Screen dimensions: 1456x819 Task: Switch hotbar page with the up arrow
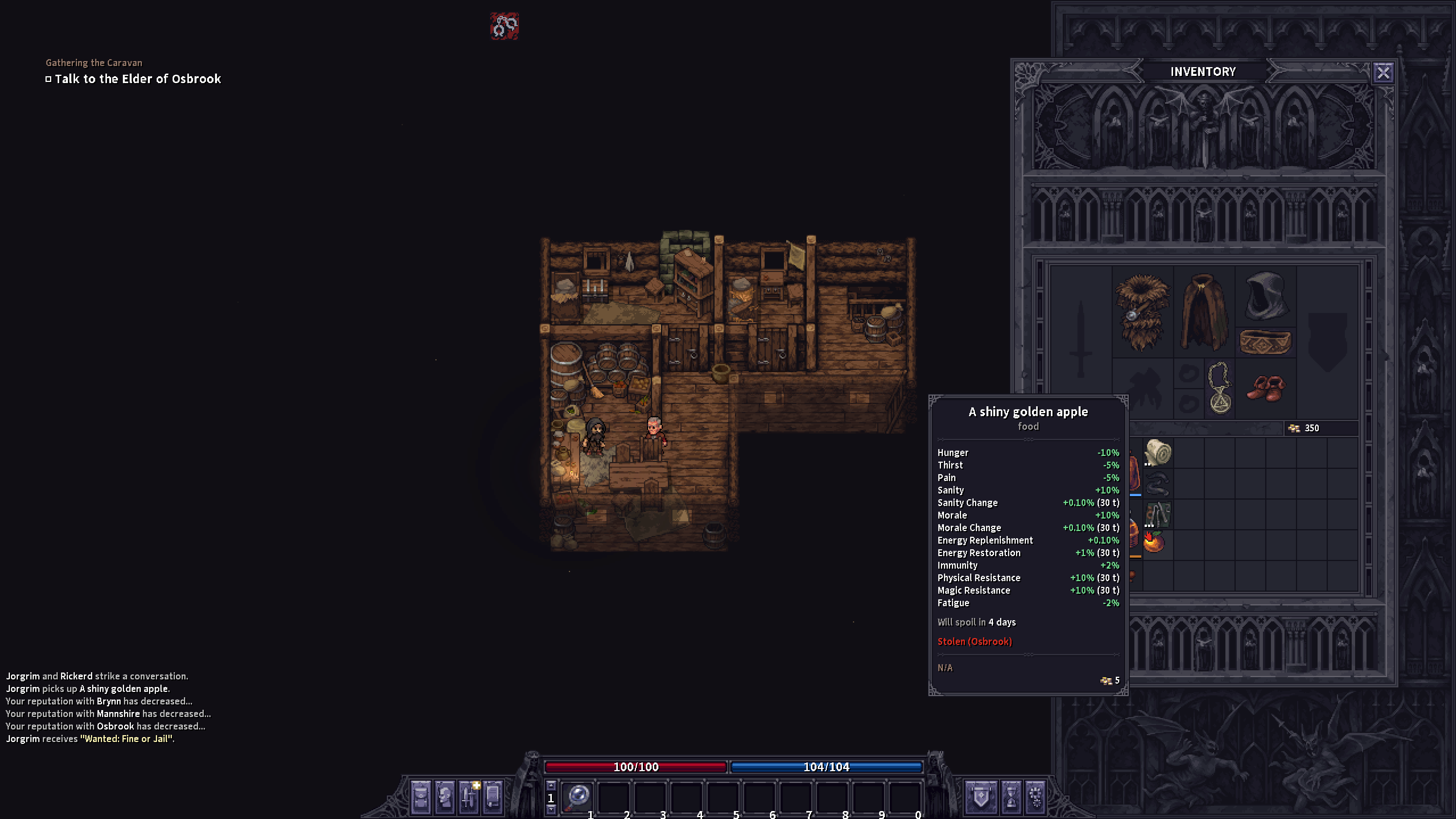pyautogui.click(x=551, y=785)
